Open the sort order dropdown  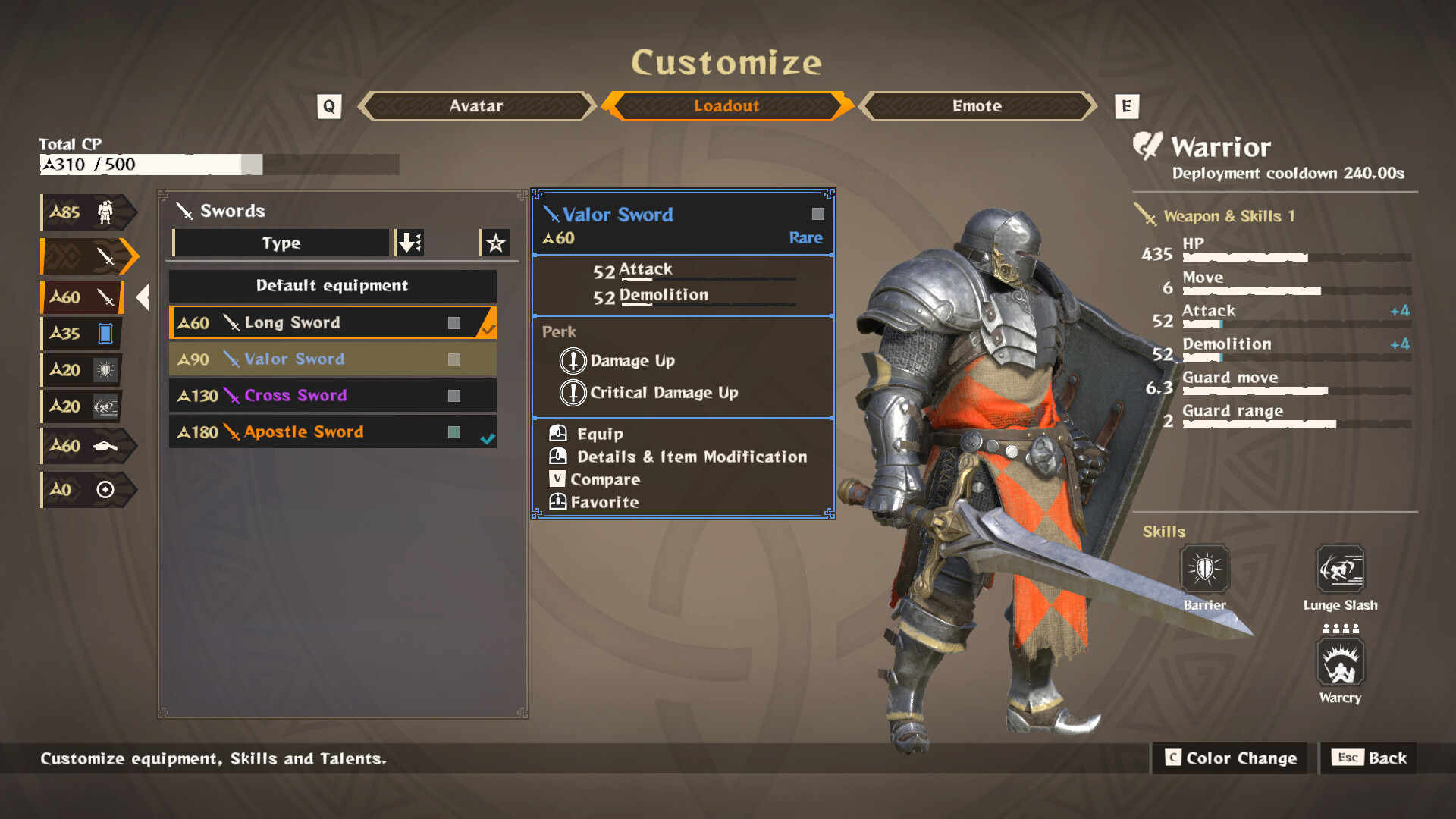pos(408,243)
